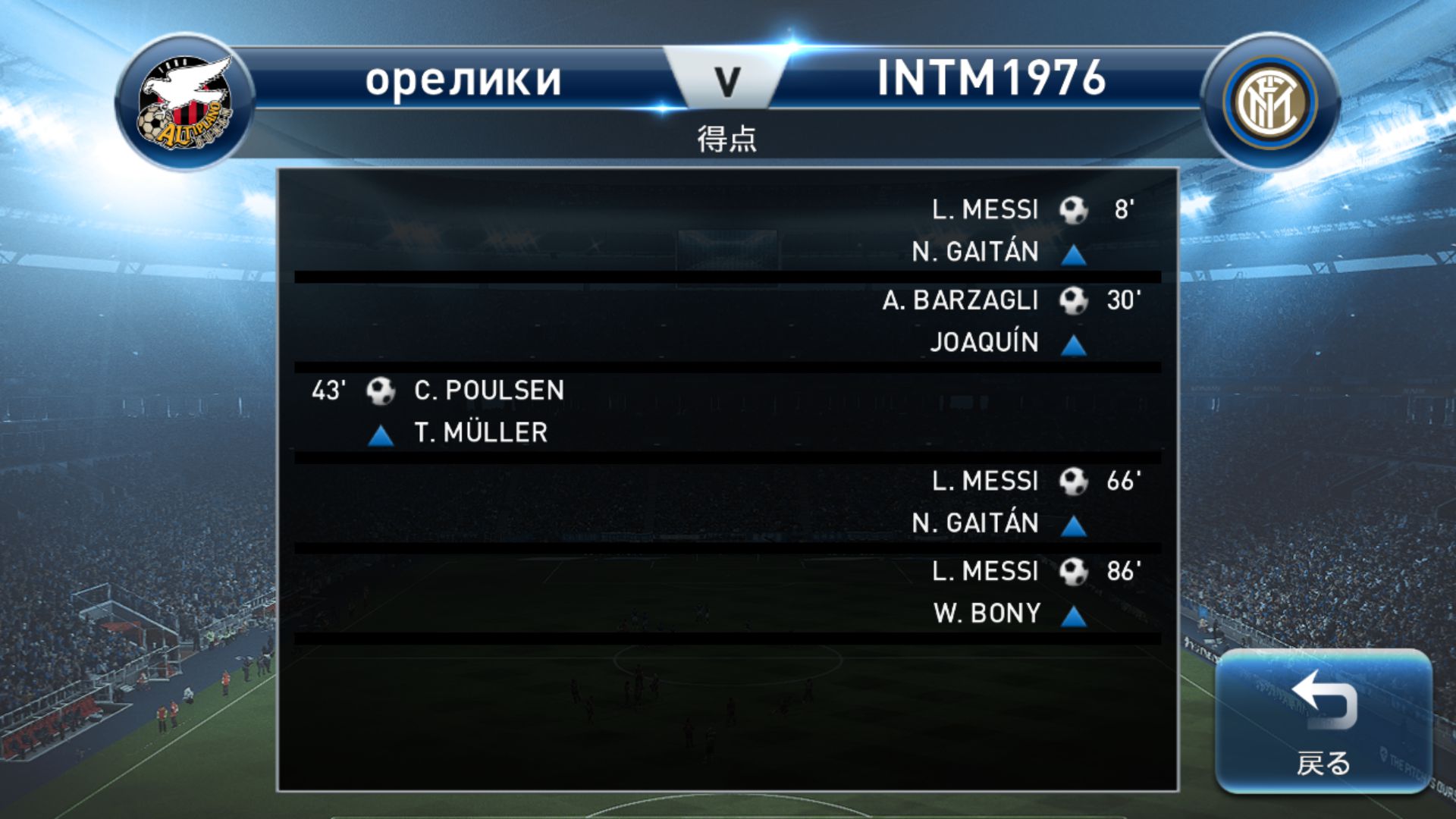Select the ball icon beside A. BARZAGLI's goal
The height and width of the screenshot is (819, 1456).
(1074, 300)
